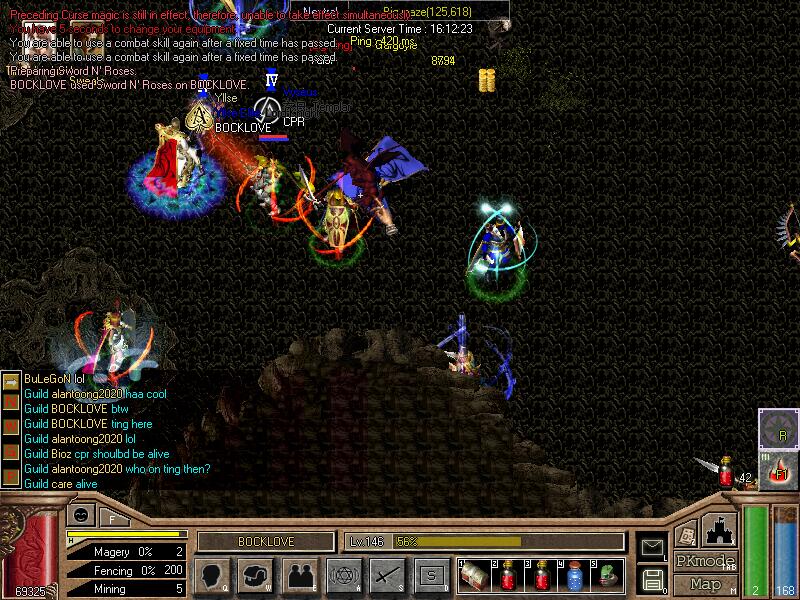800x600 pixels.
Task: Open the hexagram magic button
Action: [343, 575]
